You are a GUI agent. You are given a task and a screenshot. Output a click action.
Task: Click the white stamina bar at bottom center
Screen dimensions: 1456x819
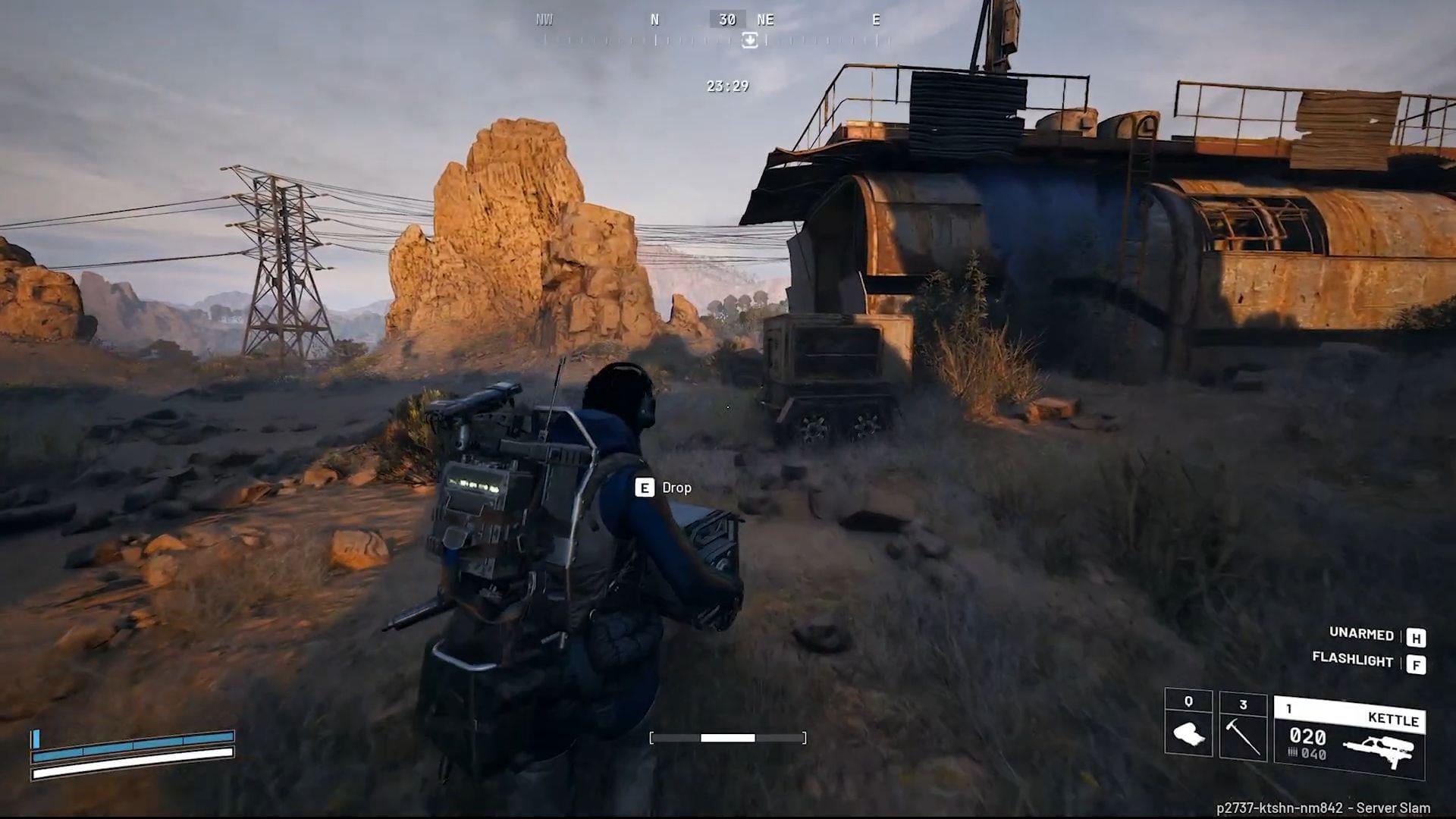(727, 736)
